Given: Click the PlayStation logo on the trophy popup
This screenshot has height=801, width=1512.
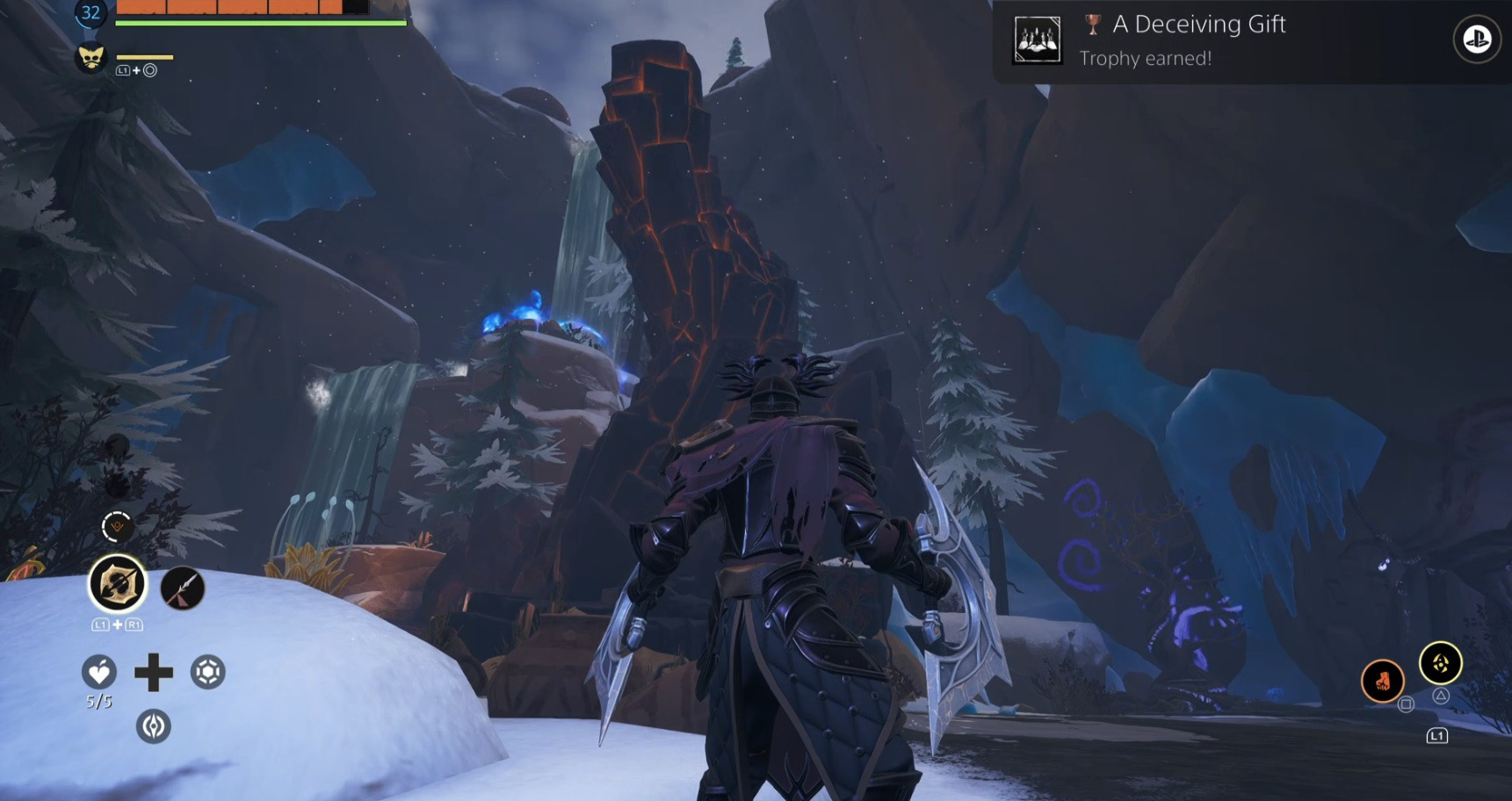Looking at the screenshot, I should (1476, 40).
